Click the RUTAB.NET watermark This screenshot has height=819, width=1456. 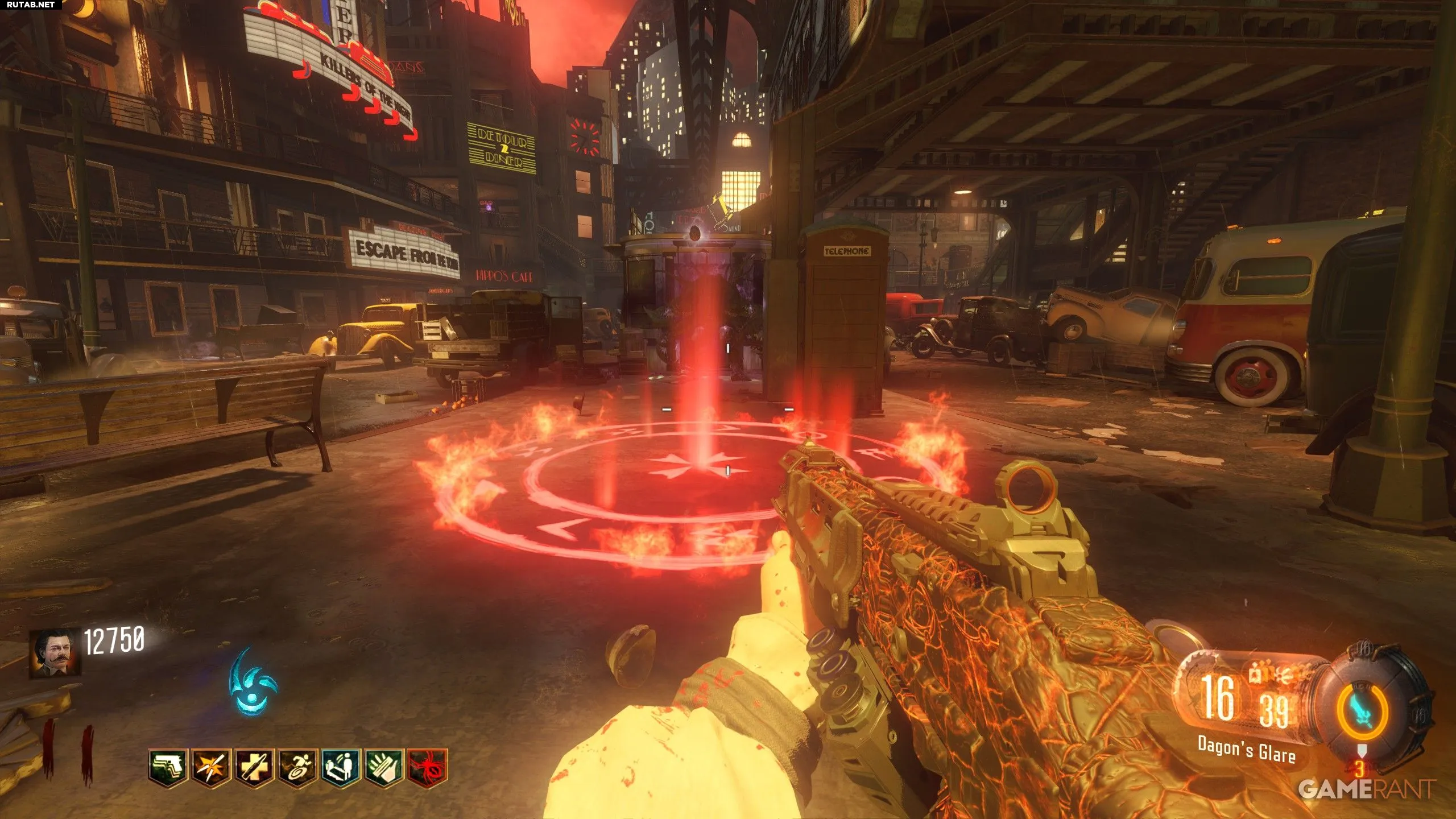(31, 5)
